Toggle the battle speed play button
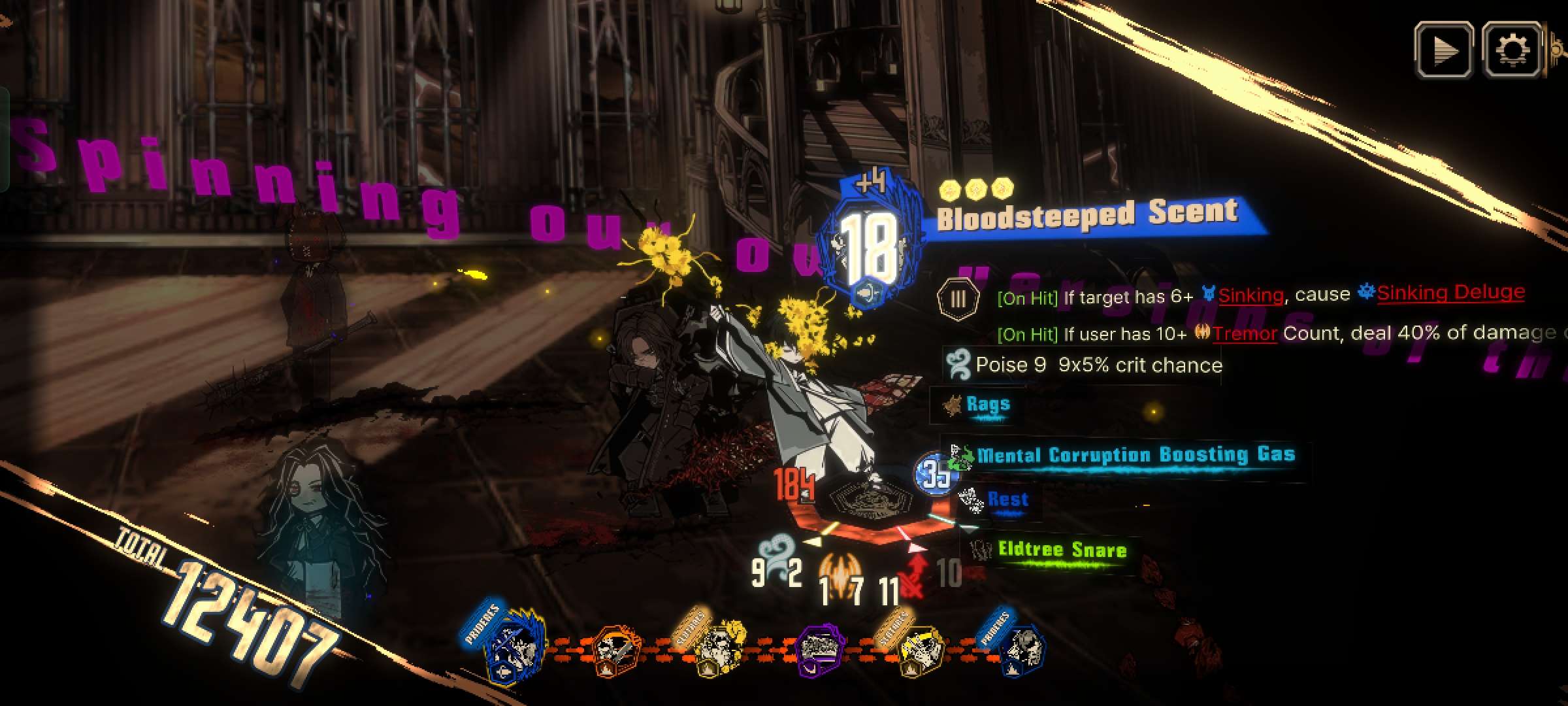 [1443, 50]
